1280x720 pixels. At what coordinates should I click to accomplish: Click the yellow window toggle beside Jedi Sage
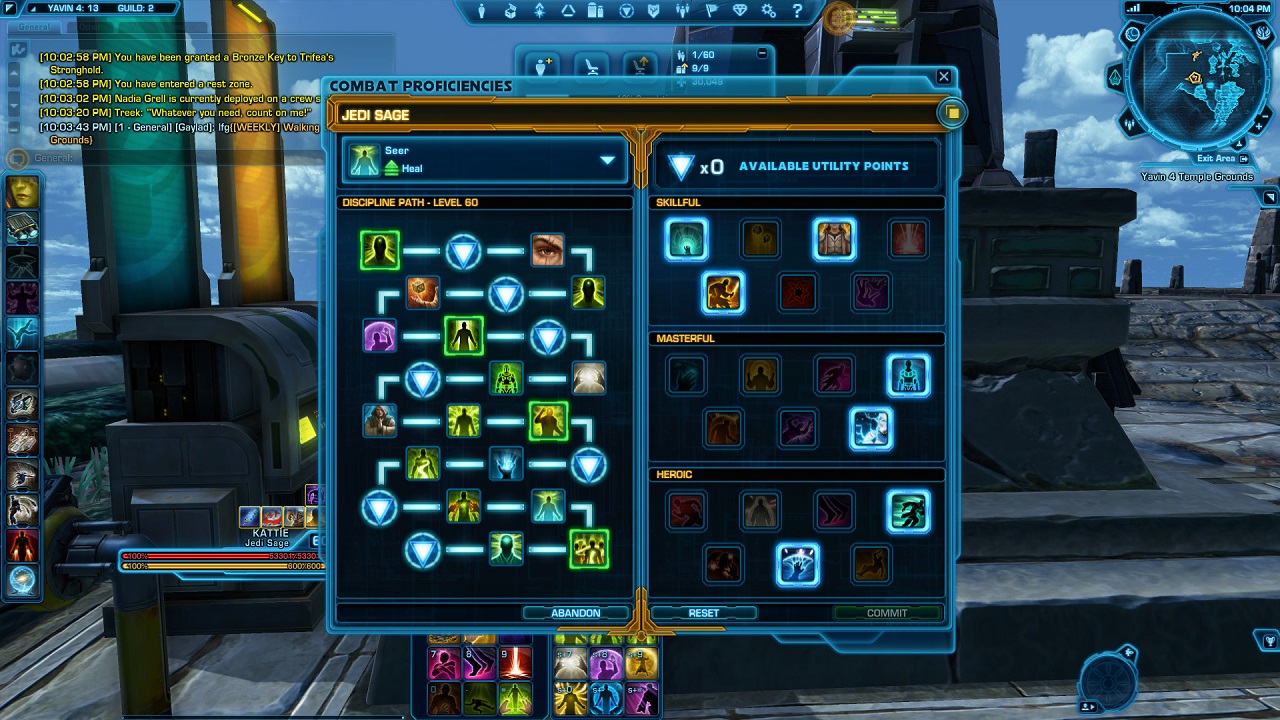[x=952, y=113]
